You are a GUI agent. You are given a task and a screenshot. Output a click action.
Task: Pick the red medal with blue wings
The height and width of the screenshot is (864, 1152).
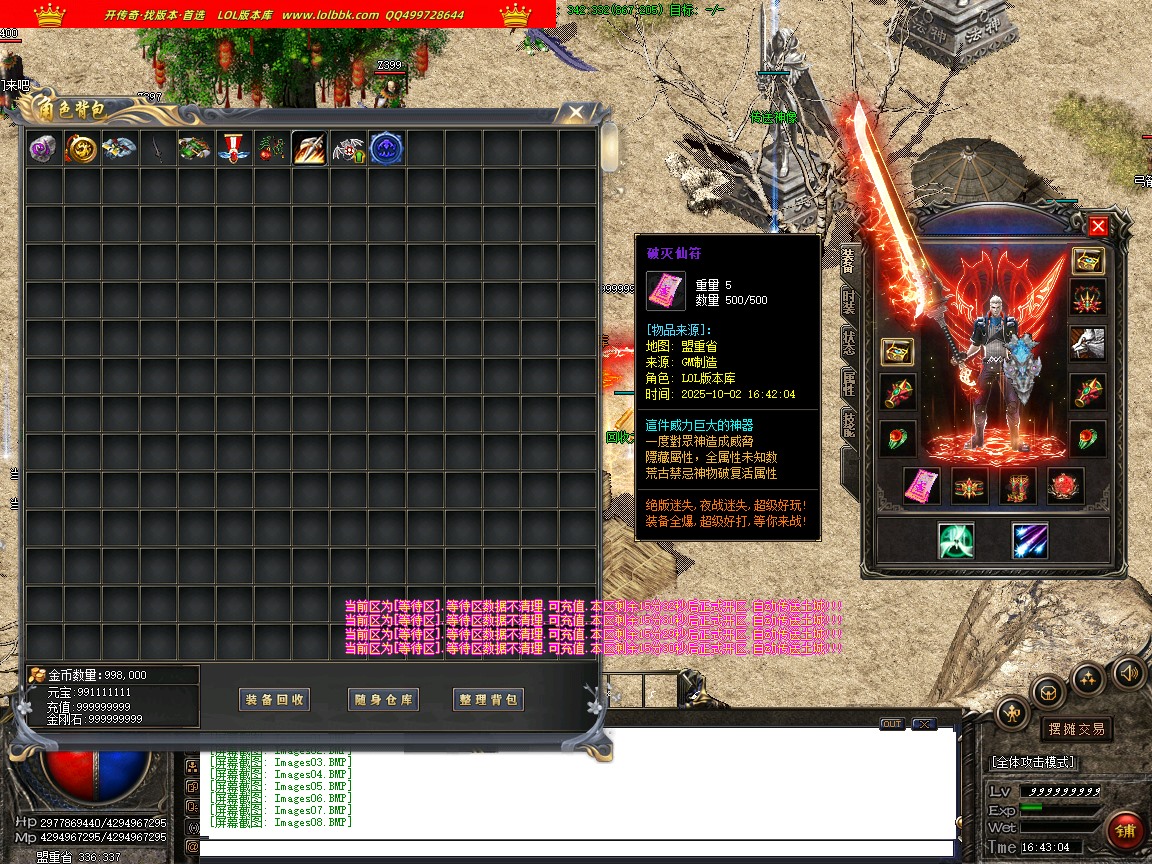pyautogui.click(x=233, y=149)
